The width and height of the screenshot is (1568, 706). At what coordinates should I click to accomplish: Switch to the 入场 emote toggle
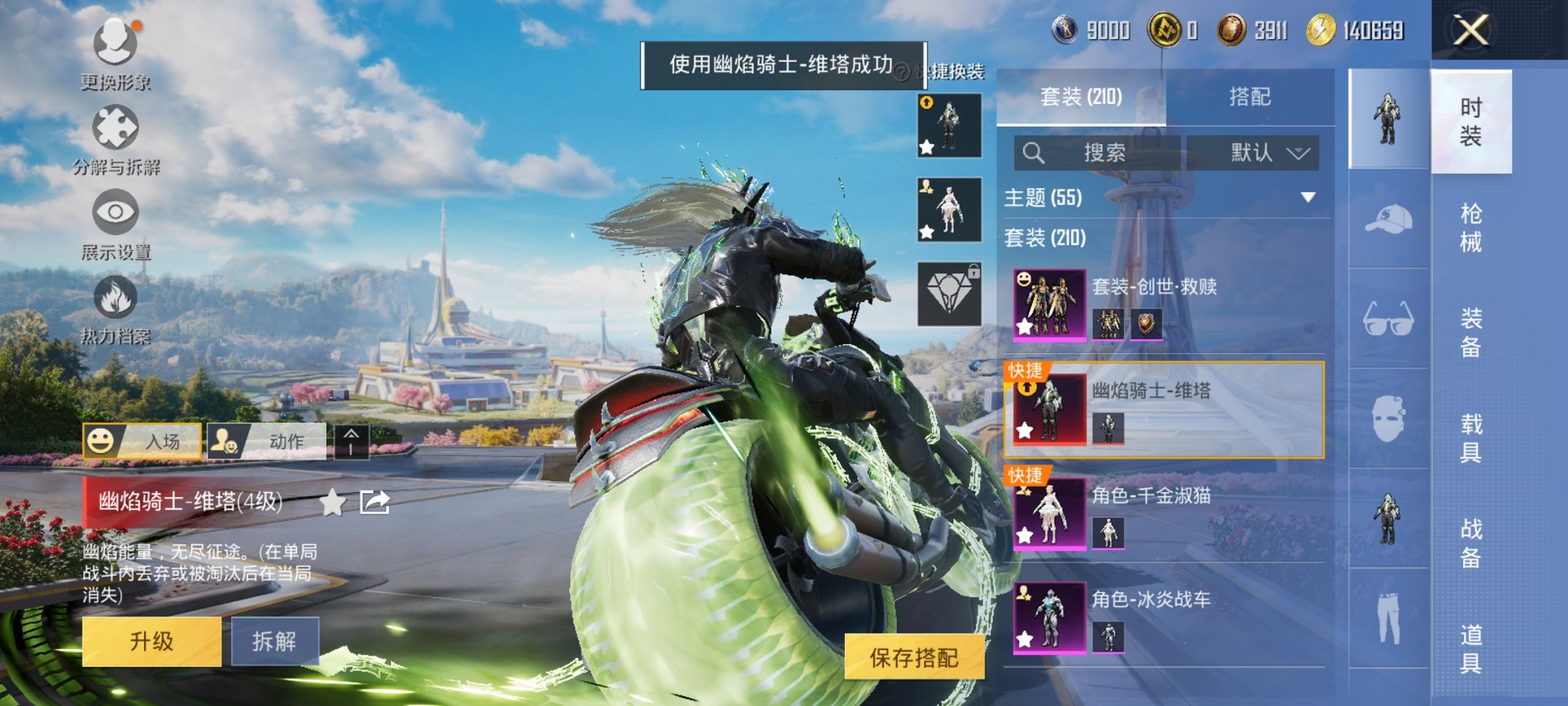tap(138, 442)
